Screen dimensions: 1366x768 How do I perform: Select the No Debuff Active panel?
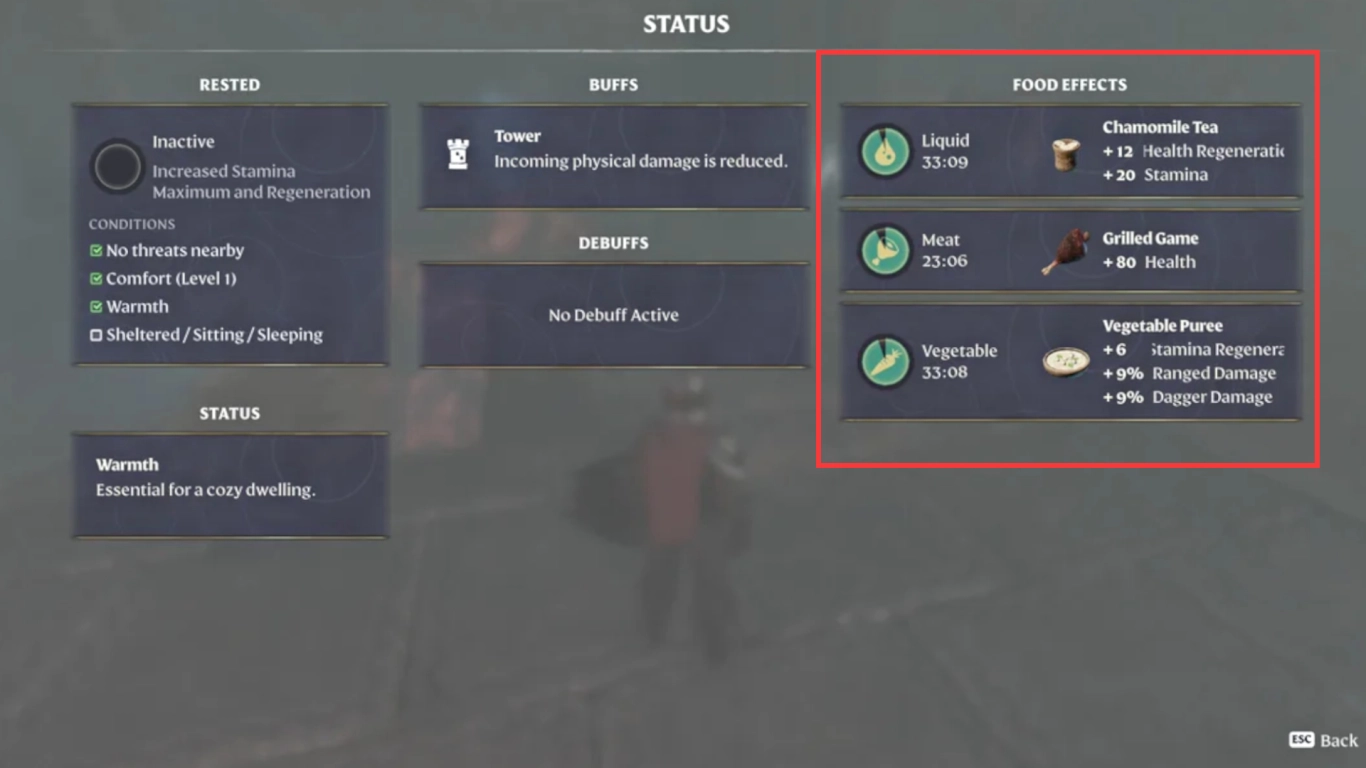(613, 315)
